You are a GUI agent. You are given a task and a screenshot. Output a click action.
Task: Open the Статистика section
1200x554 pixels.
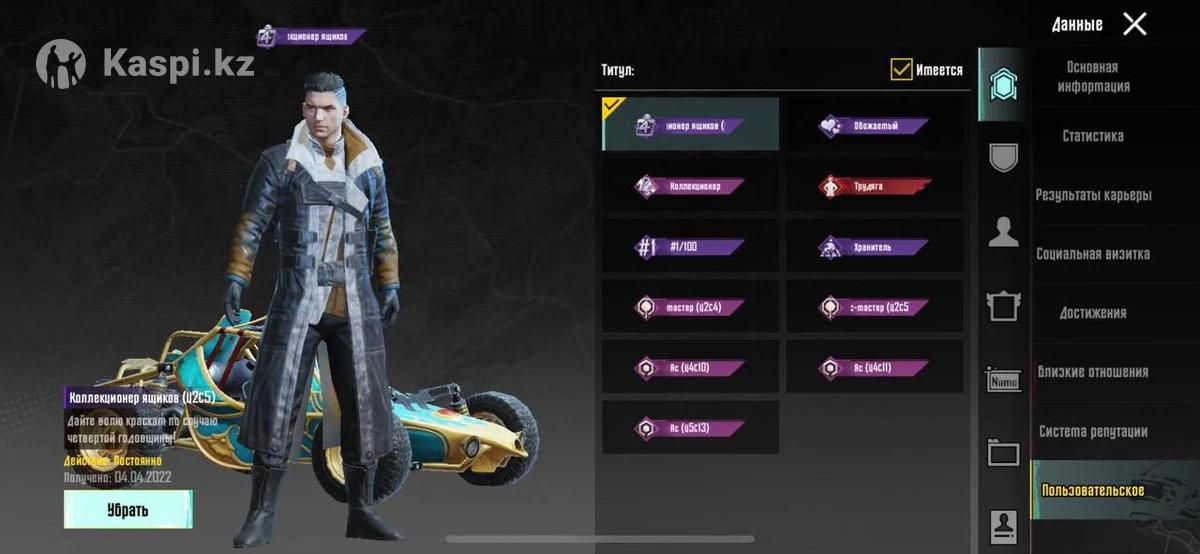(1092, 136)
